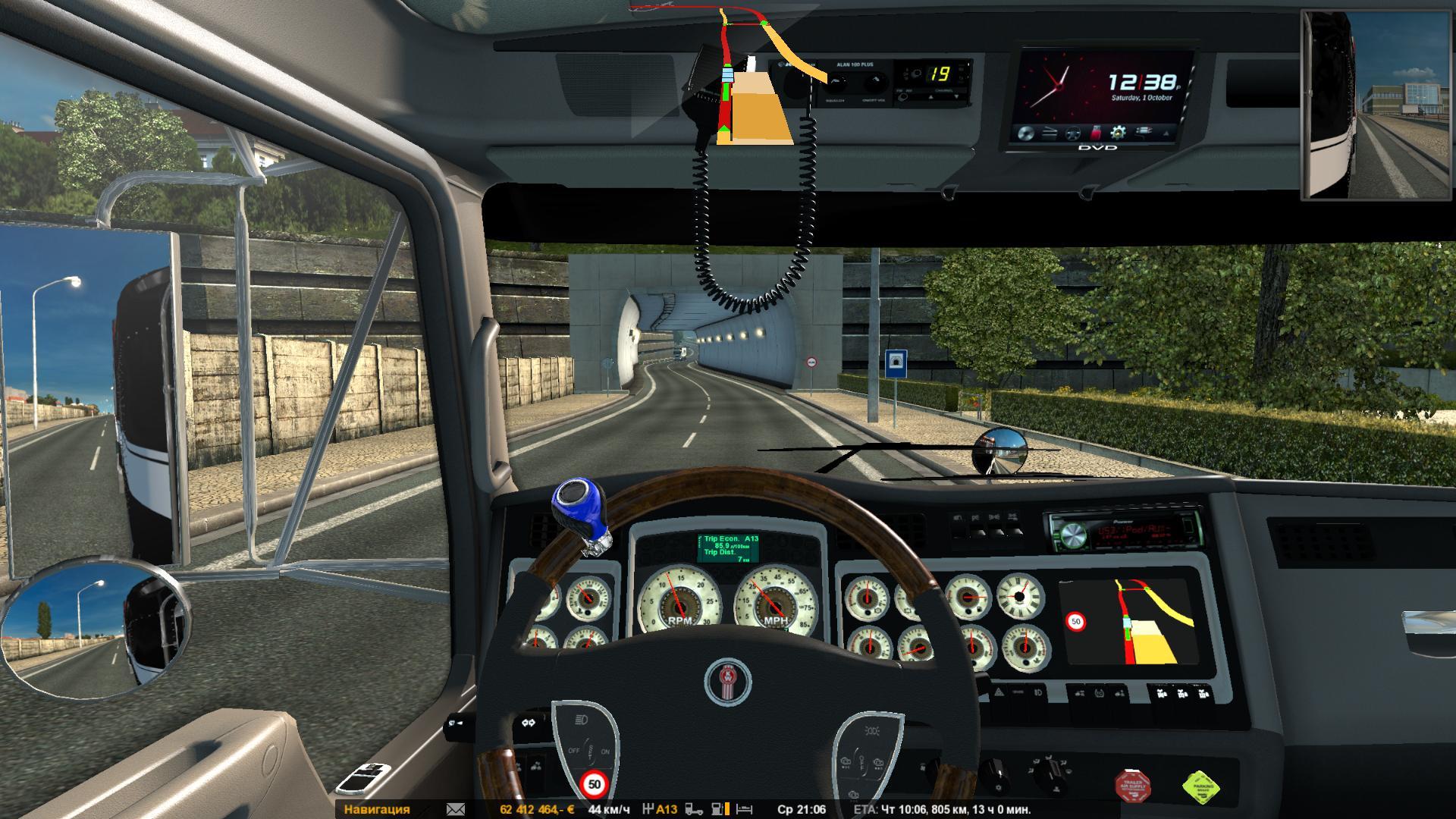The image size is (1456, 819).
Task: Open the Навигация route advisor tab
Action: (x=377, y=809)
